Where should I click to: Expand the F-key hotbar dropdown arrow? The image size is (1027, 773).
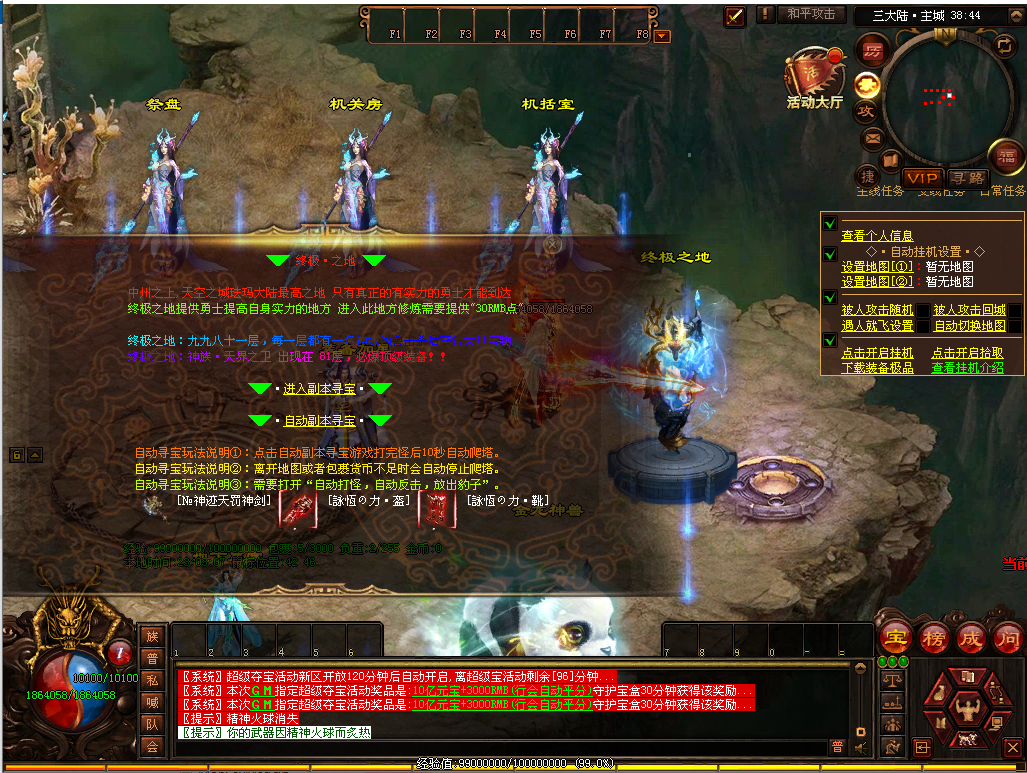pyautogui.click(x=662, y=36)
